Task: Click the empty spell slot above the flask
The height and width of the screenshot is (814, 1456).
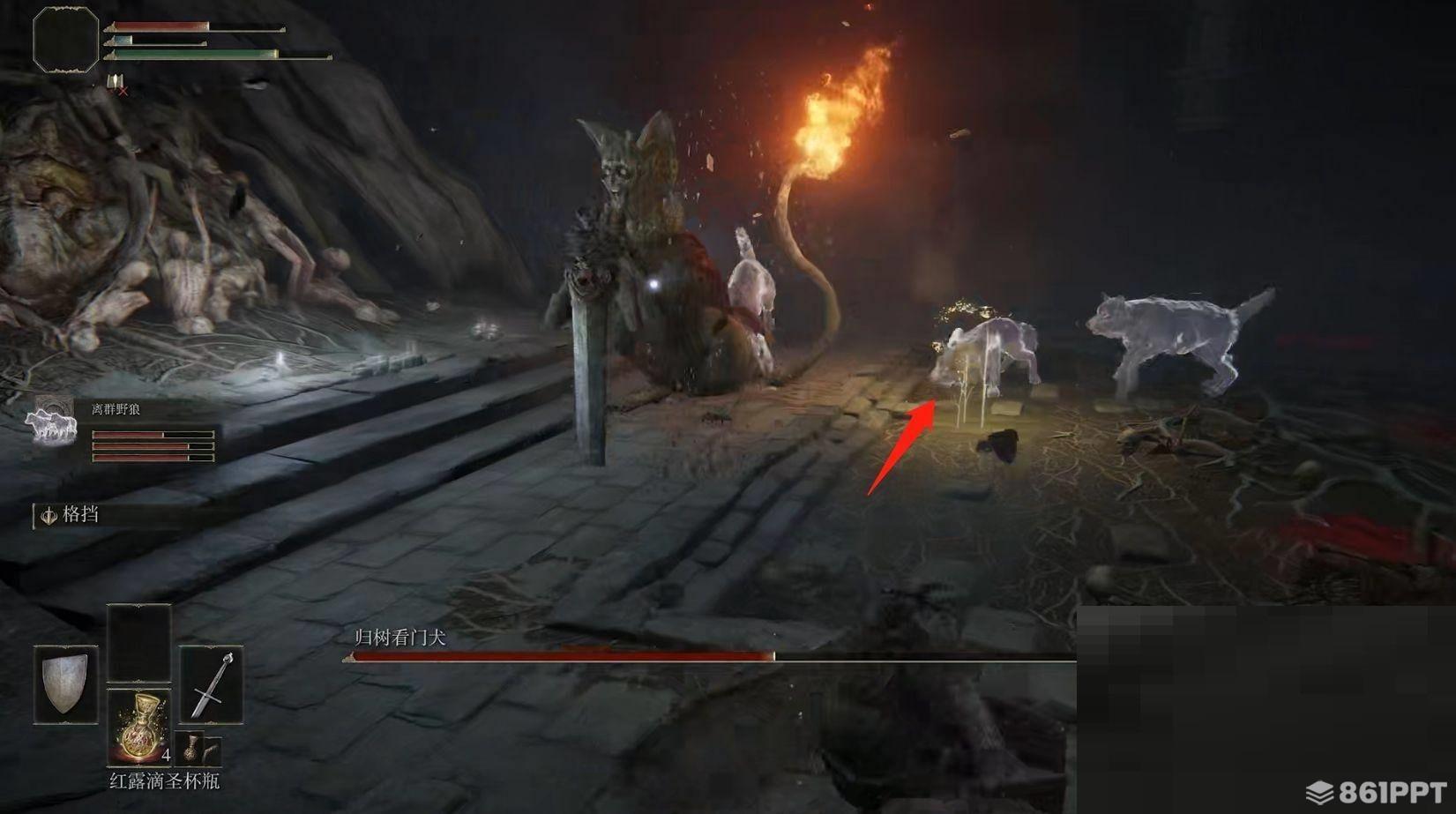Action: pos(138,643)
